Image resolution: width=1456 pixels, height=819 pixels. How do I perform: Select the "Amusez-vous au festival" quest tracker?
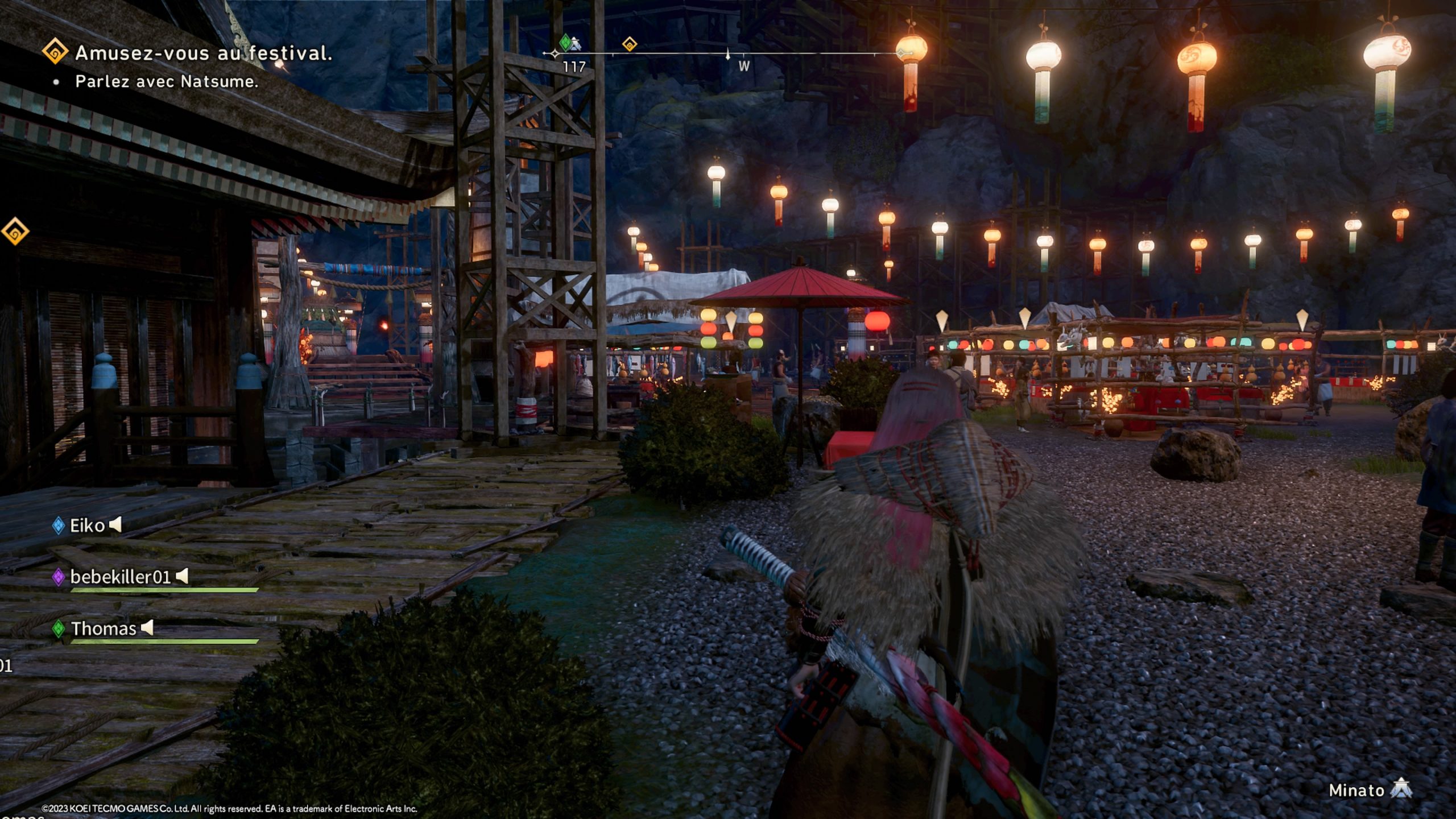click(x=203, y=53)
